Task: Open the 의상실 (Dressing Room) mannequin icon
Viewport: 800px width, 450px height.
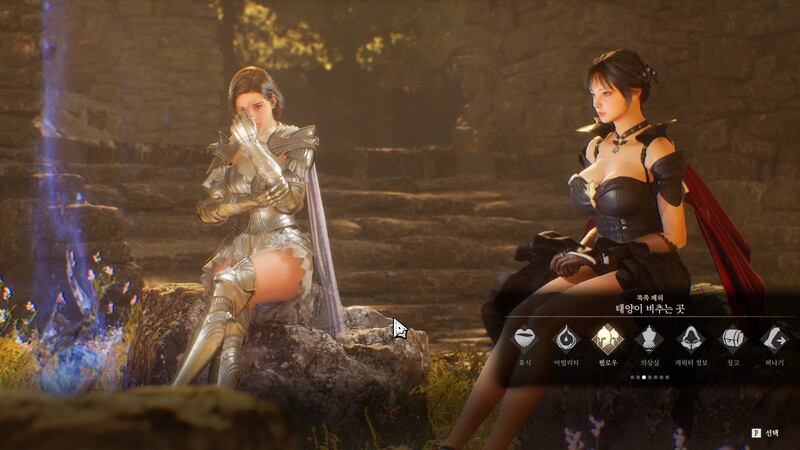Action: (x=650, y=338)
